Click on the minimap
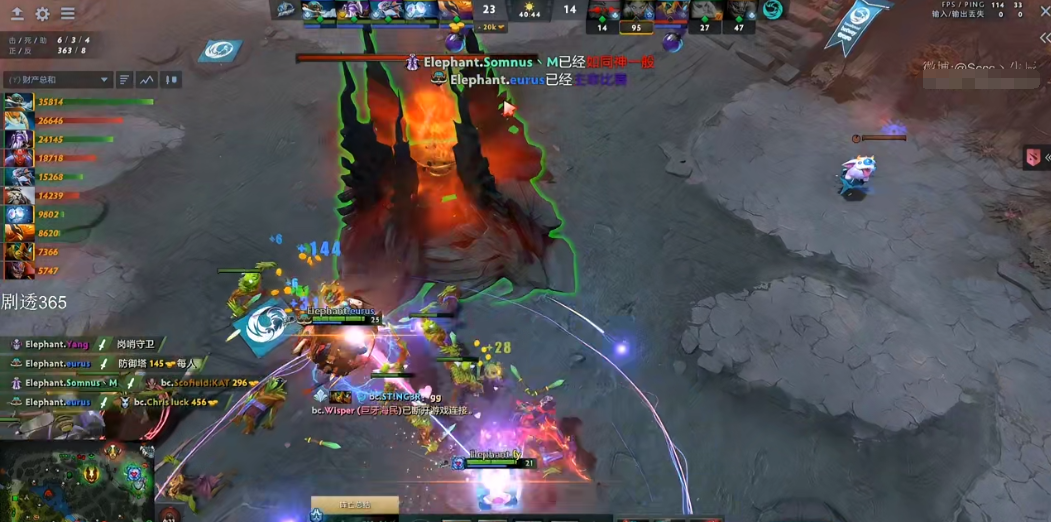Viewport: 1051px width, 522px height. coord(75,482)
